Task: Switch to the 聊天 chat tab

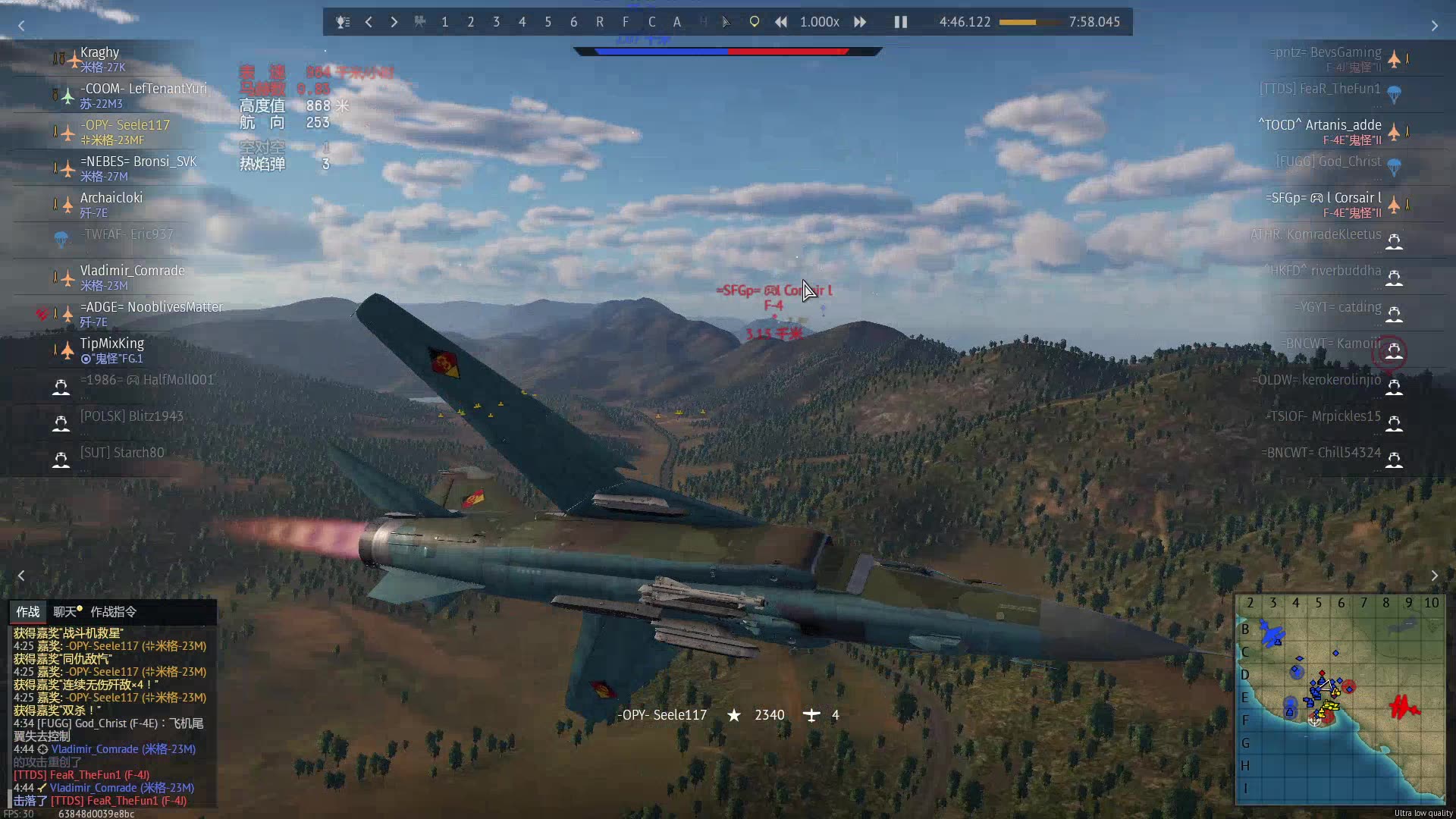Action: [x=66, y=612]
